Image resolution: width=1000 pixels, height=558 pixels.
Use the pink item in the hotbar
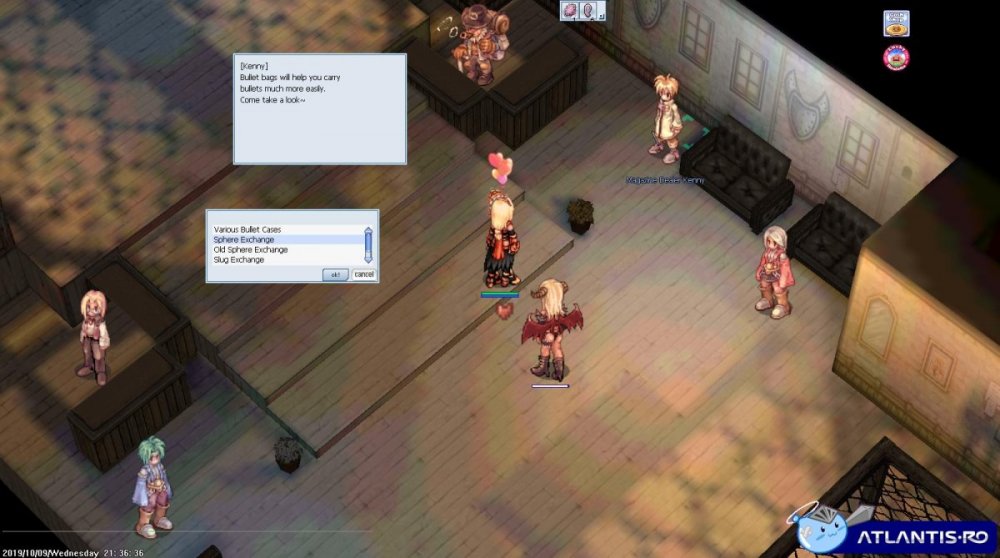571,11
